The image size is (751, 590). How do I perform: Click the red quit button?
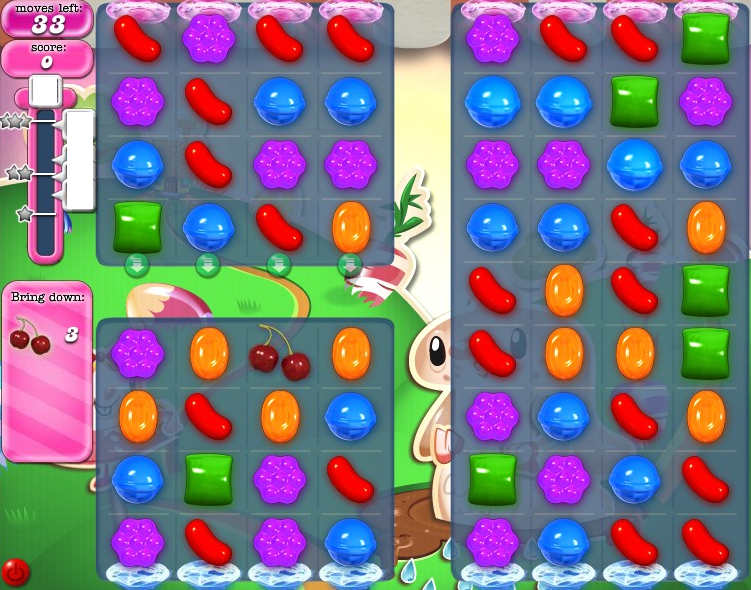click(15, 572)
